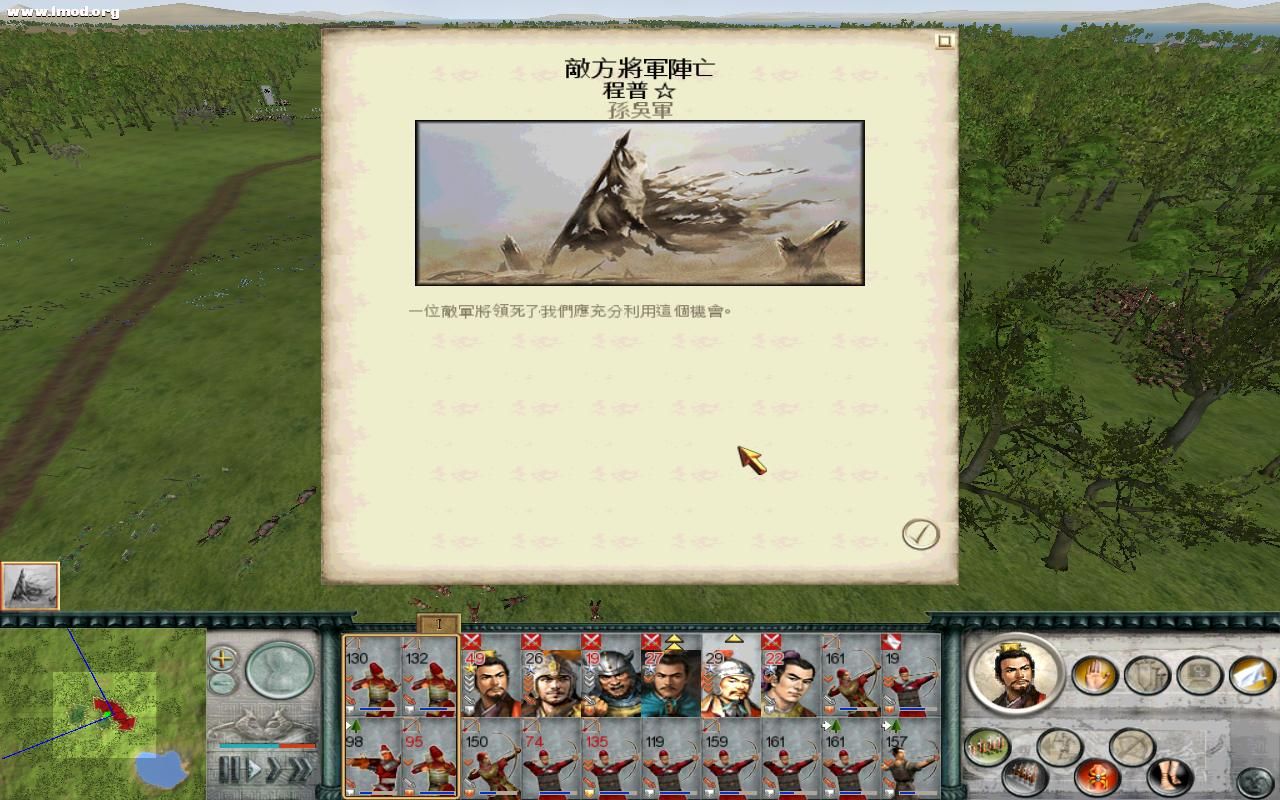Toggle guard mode with the shield icon
1280x800 pixels.
1148,675
